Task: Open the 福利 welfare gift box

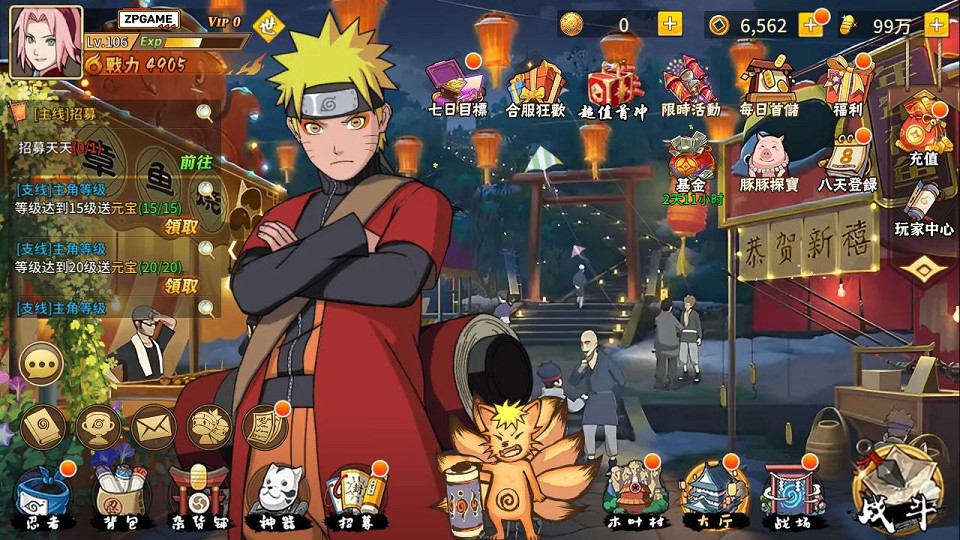Action: click(847, 86)
